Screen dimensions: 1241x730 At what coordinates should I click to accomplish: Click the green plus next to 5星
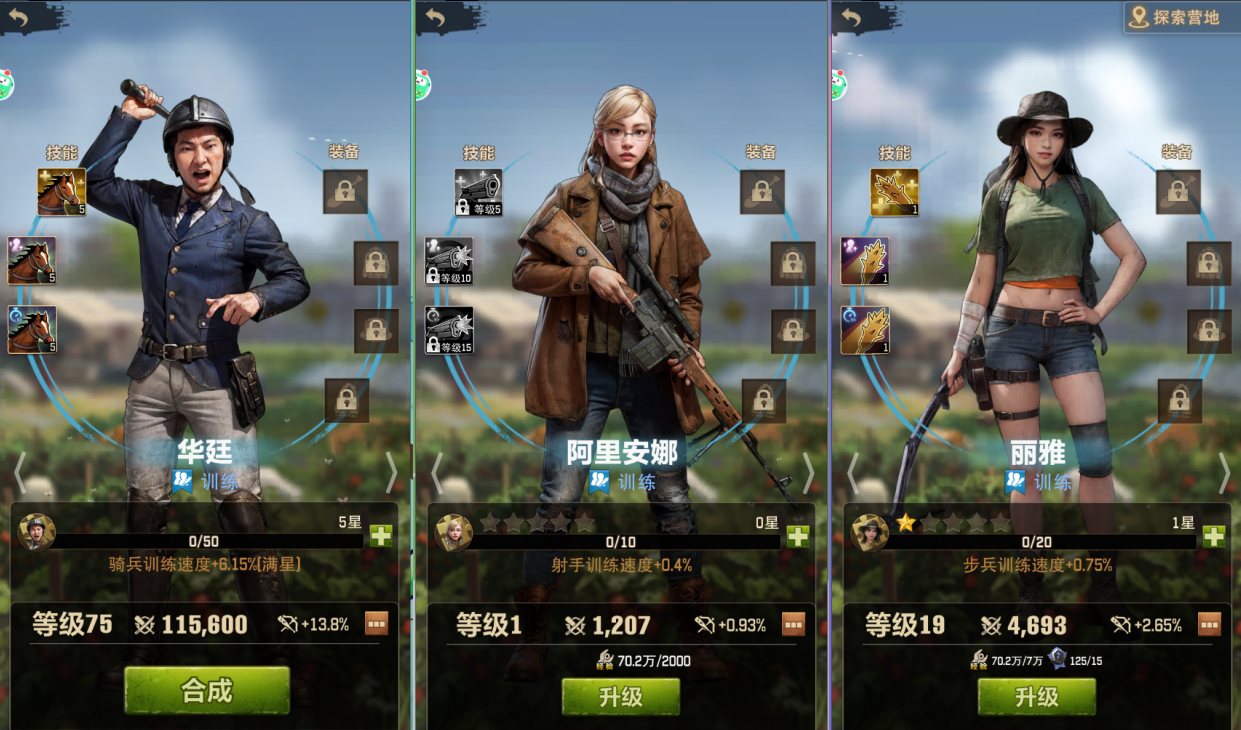click(x=381, y=535)
